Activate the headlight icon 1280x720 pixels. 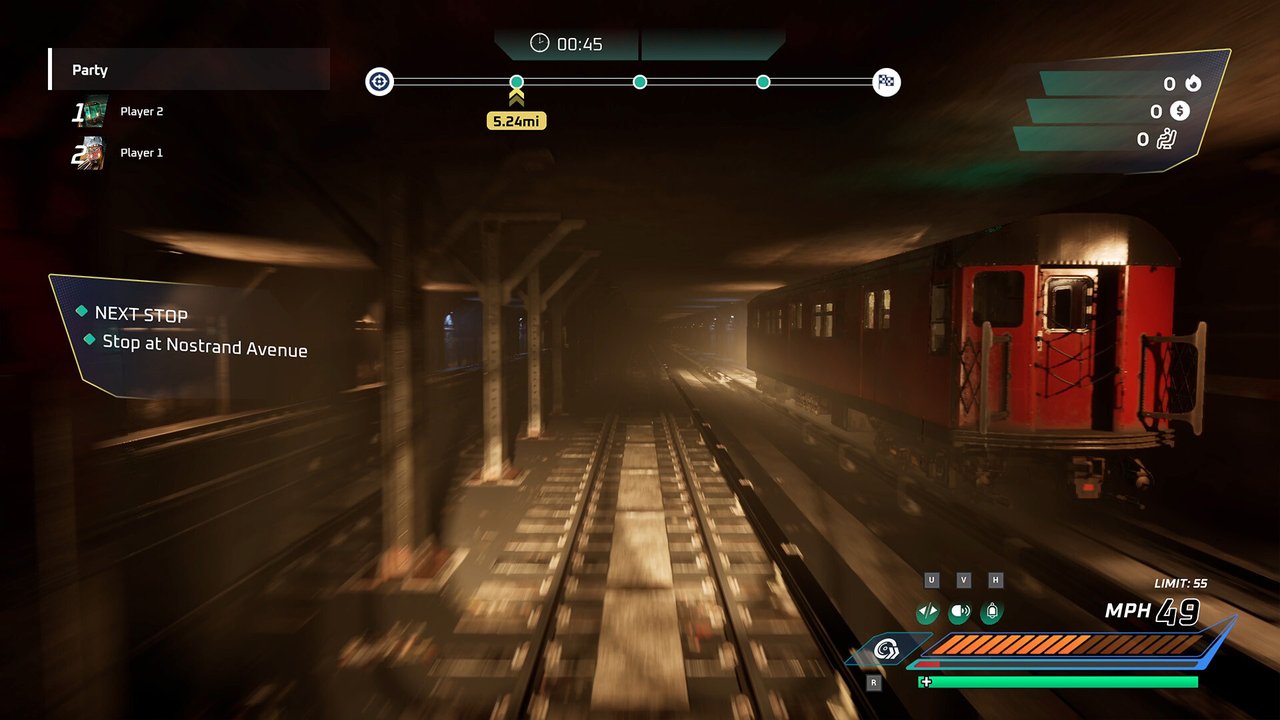(960, 612)
